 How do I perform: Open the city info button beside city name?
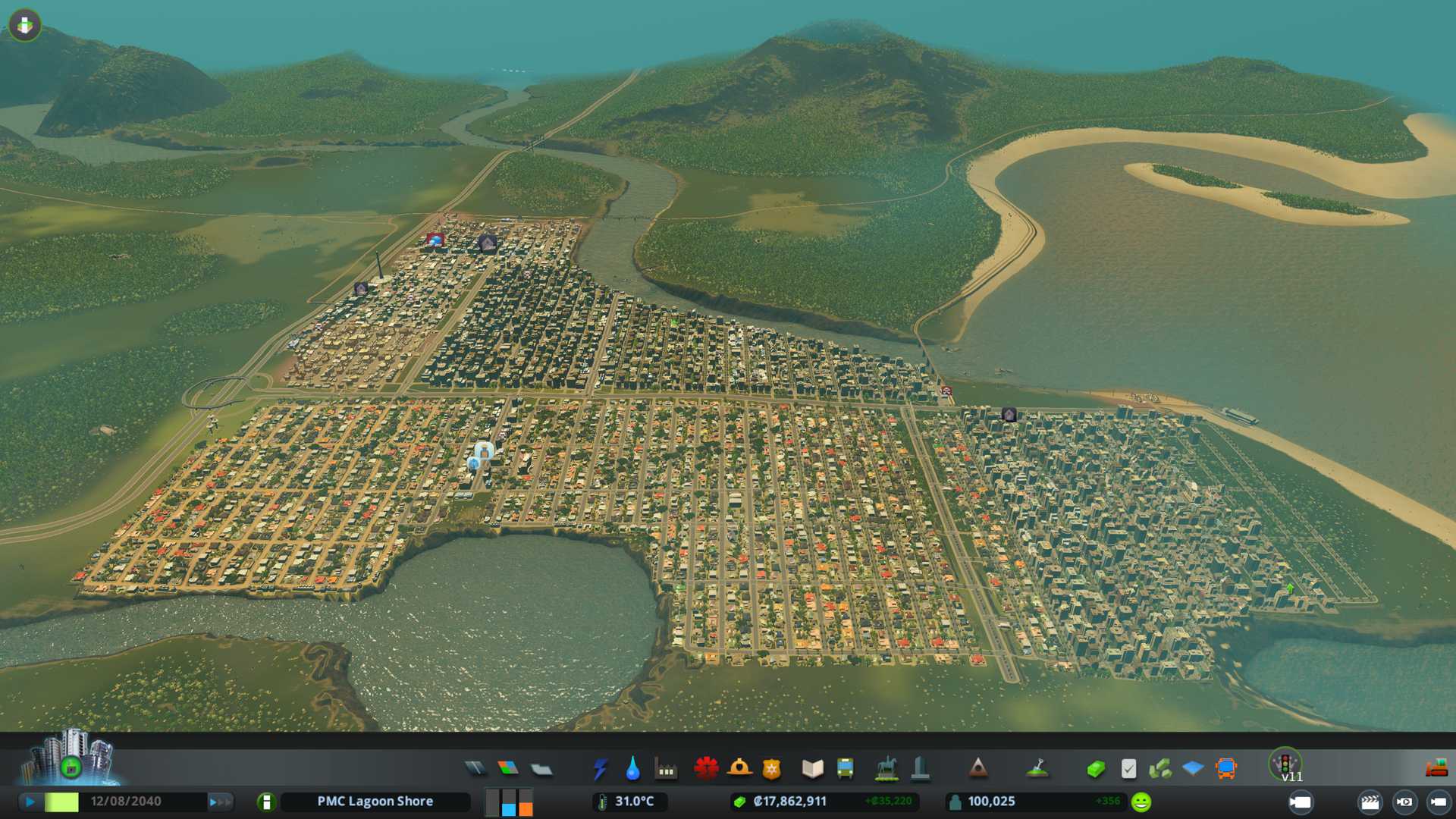(x=266, y=802)
